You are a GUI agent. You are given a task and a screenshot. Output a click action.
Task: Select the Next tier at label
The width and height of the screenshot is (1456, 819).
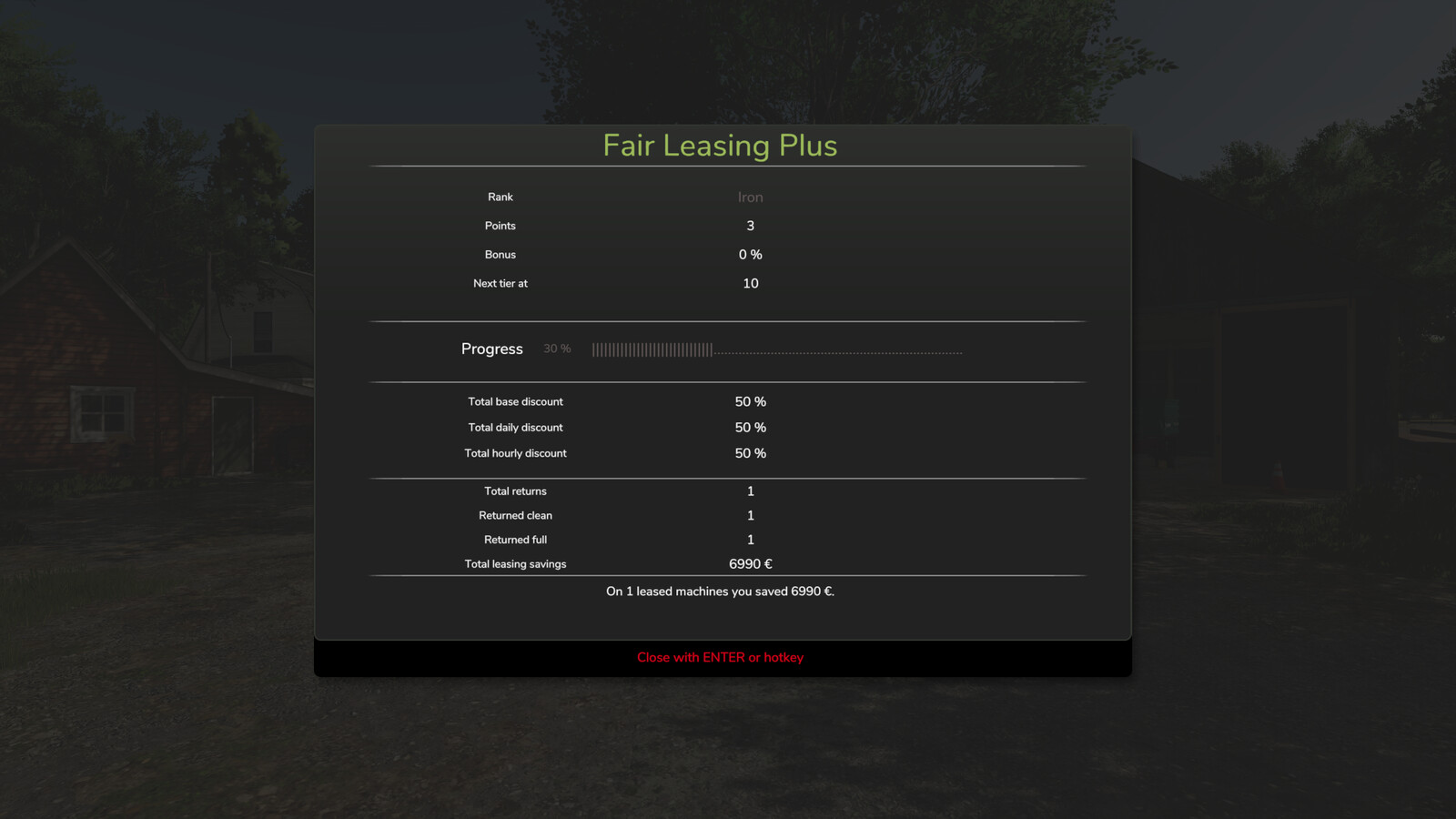point(500,283)
